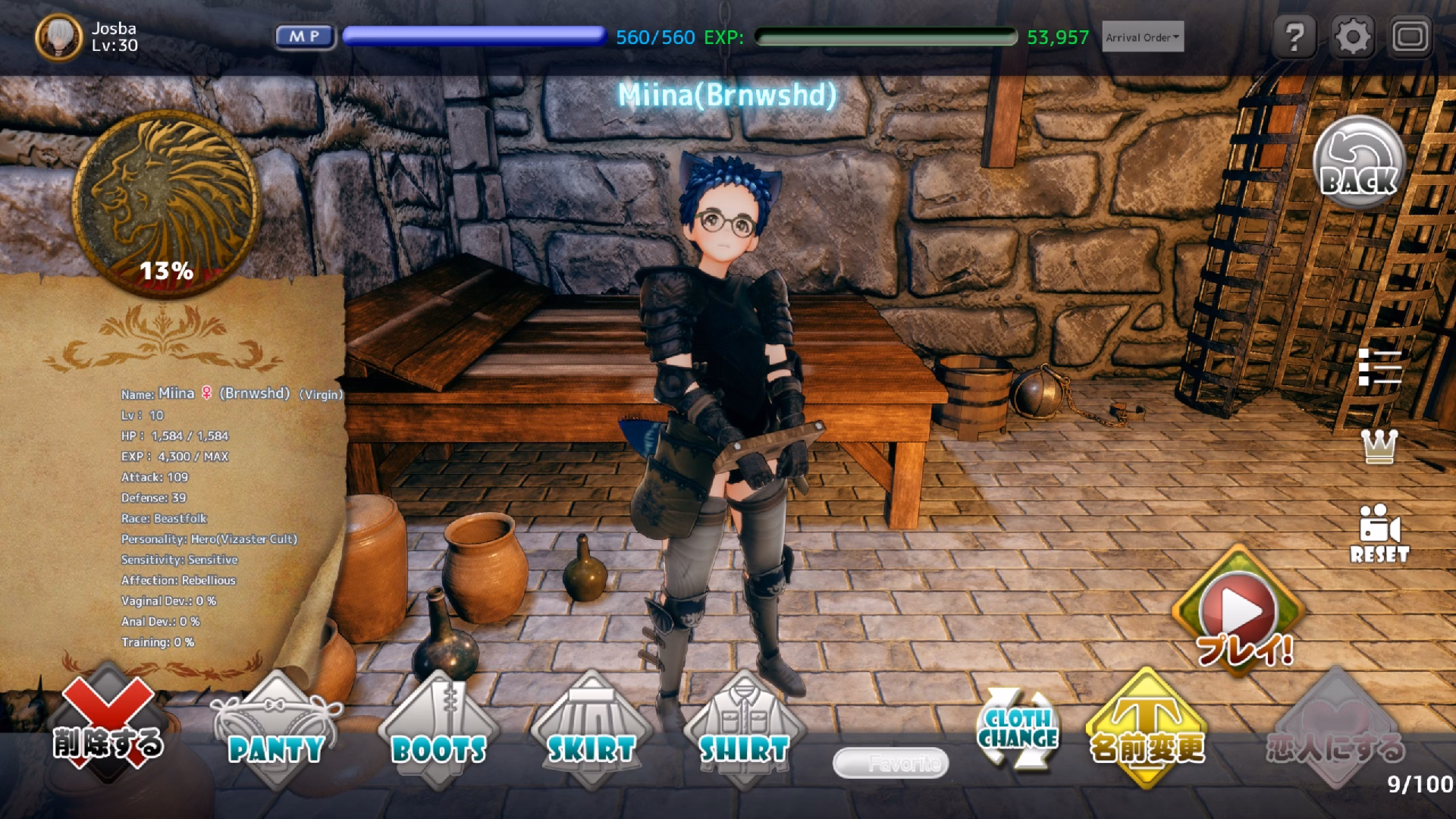The width and height of the screenshot is (1456, 819).
Task: Reset the camera with RESET icon
Action: pyautogui.click(x=1379, y=533)
